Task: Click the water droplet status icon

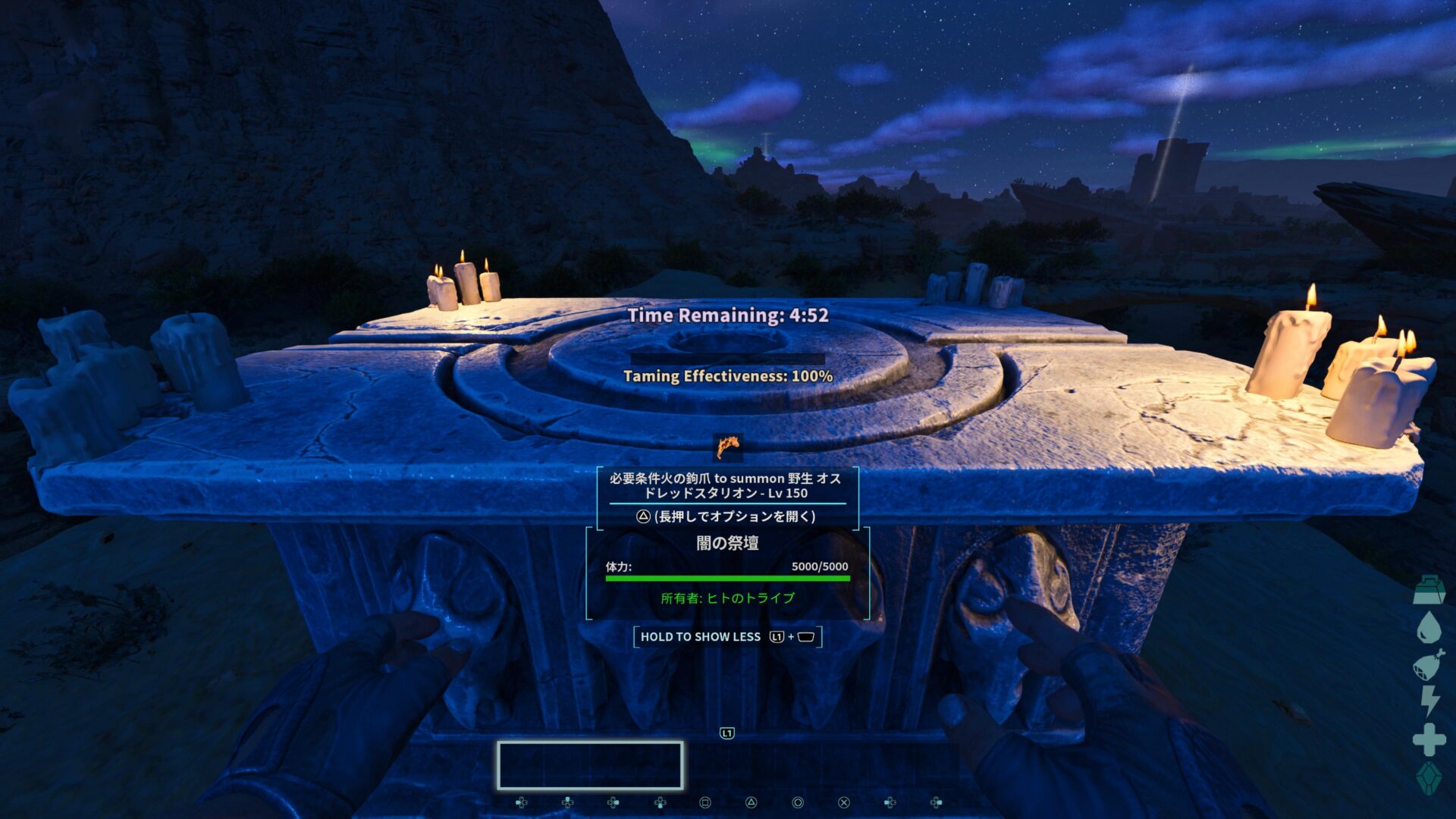Action: coord(1429,628)
